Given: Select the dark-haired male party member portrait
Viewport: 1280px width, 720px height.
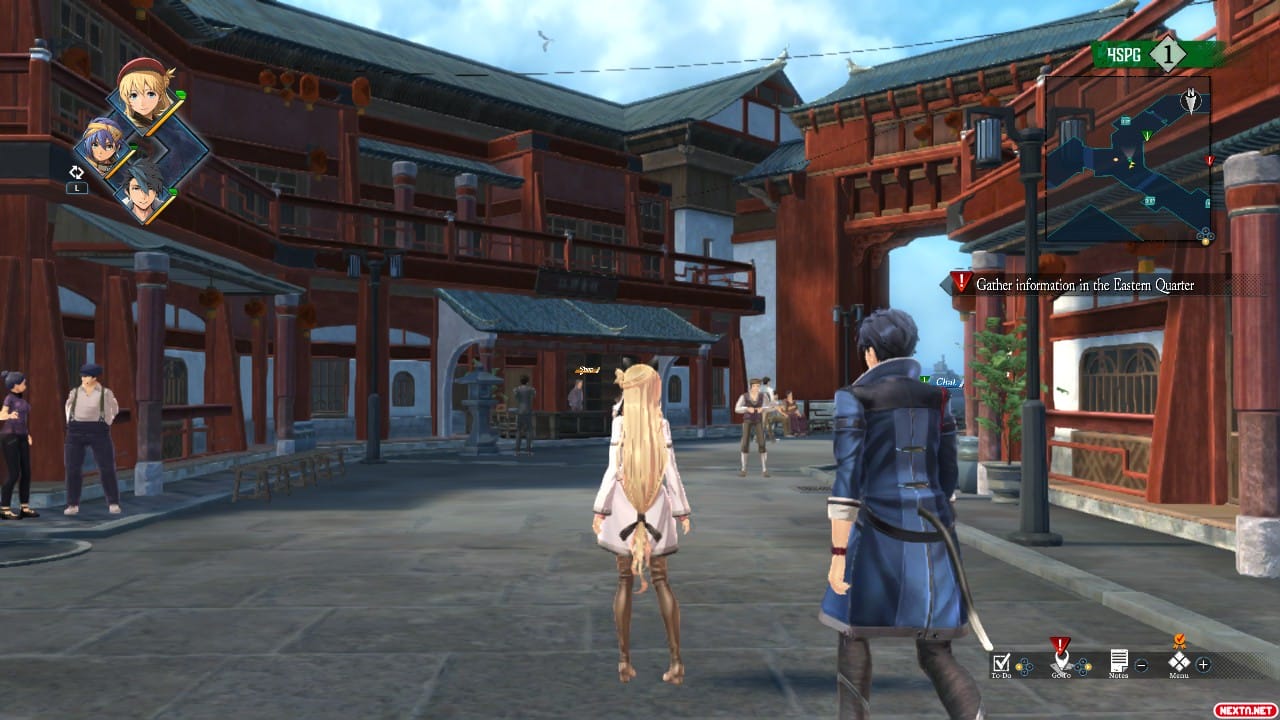Looking at the screenshot, I should tap(144, 189).
